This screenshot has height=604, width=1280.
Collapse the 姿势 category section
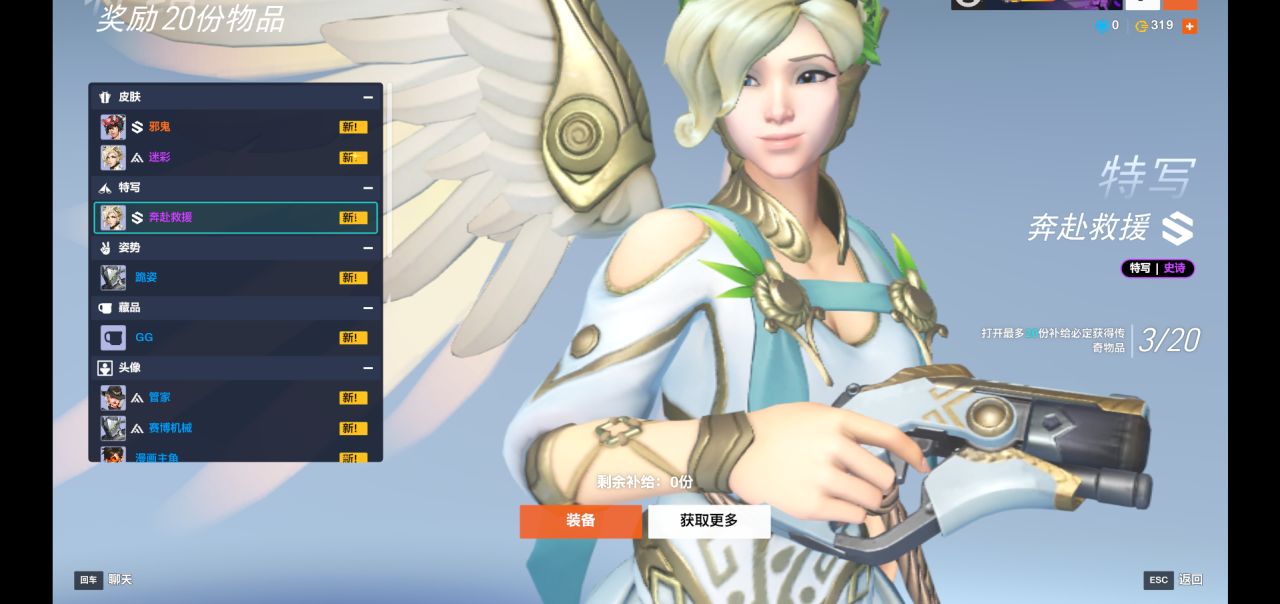point(368,247)
